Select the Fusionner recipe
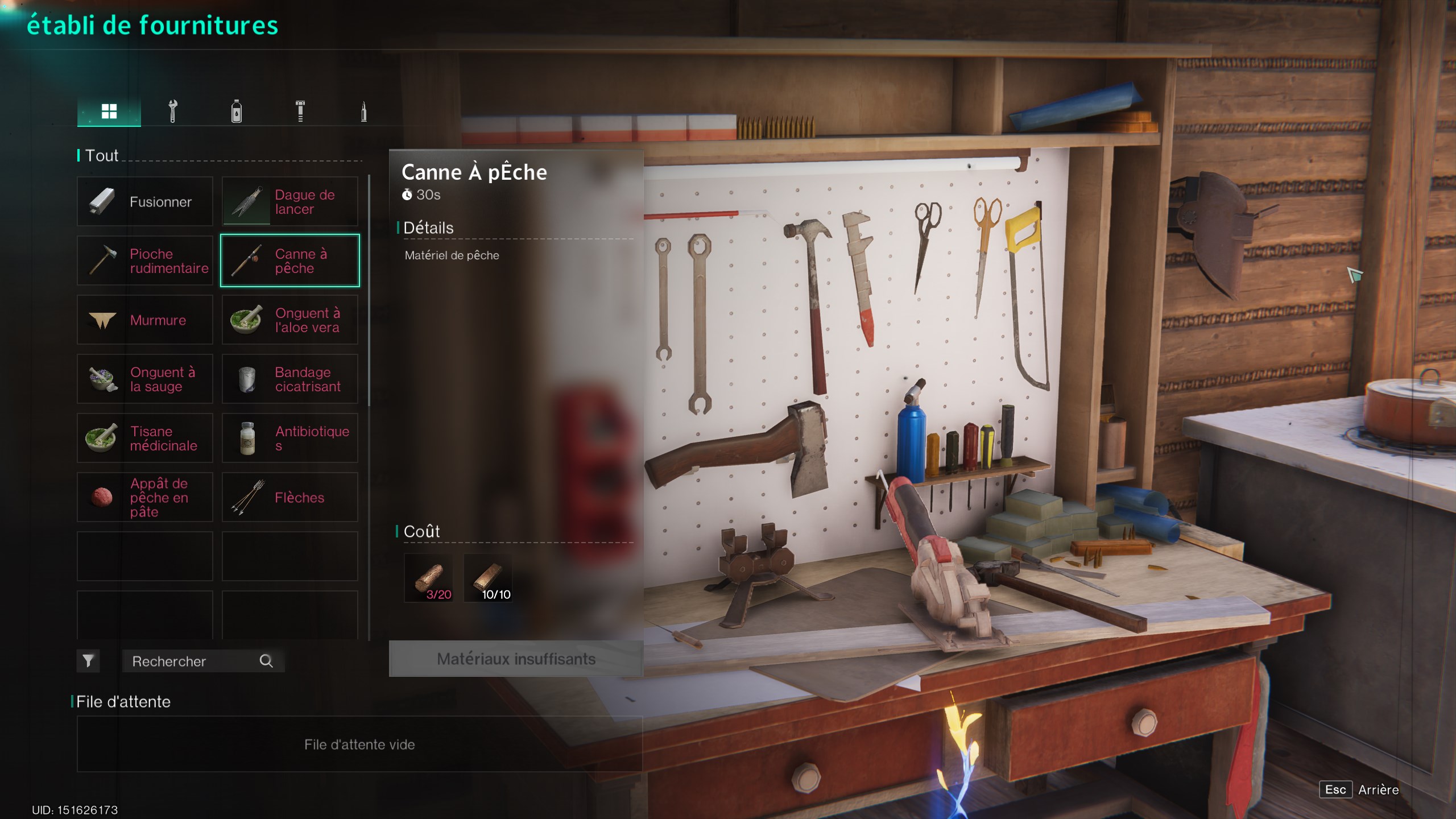Viewport: 1456px width, 819px height. click(145, 201)
